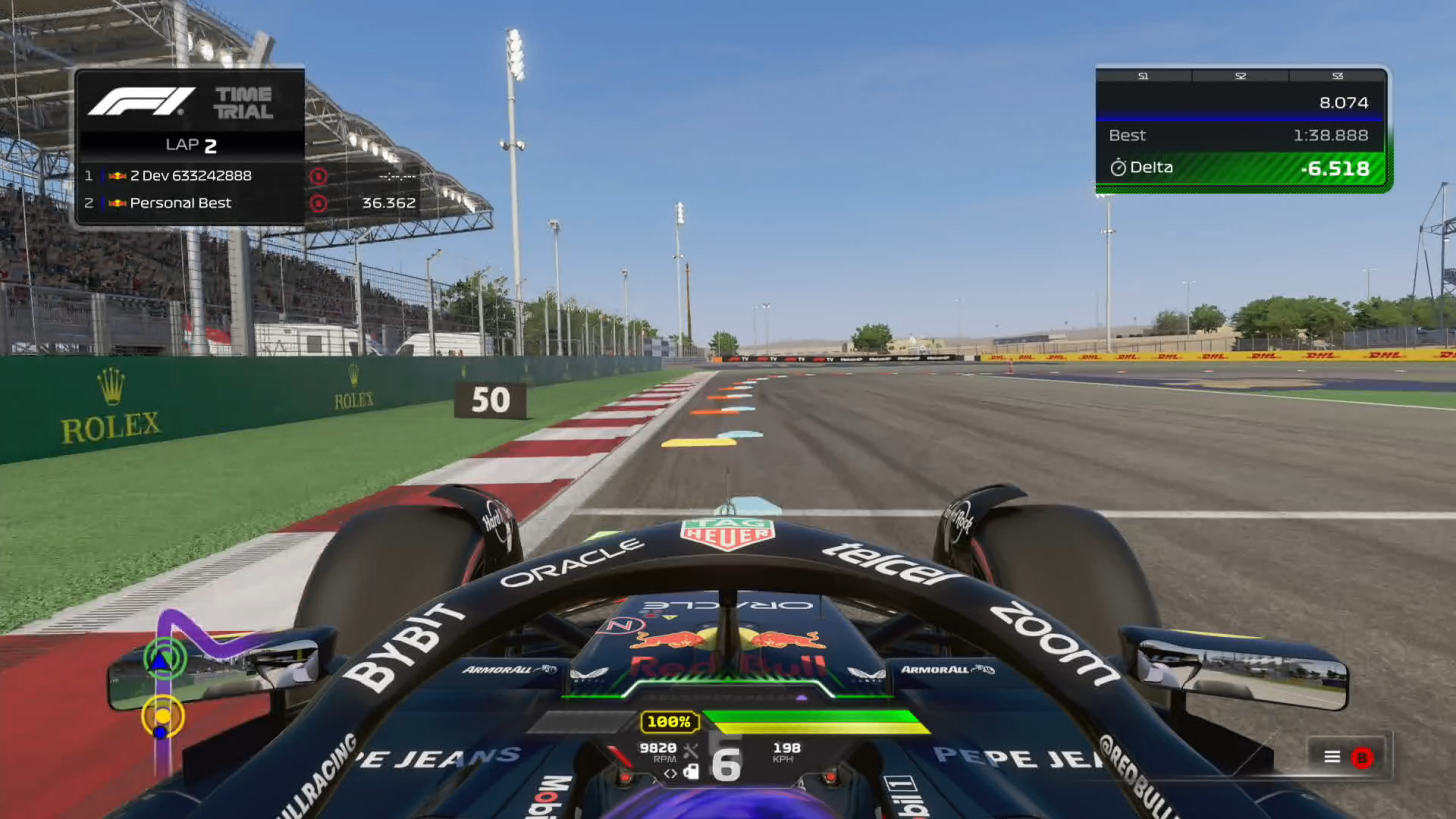Switch to the S1 sector tab
The image size is (1456, 819).
1143,75
